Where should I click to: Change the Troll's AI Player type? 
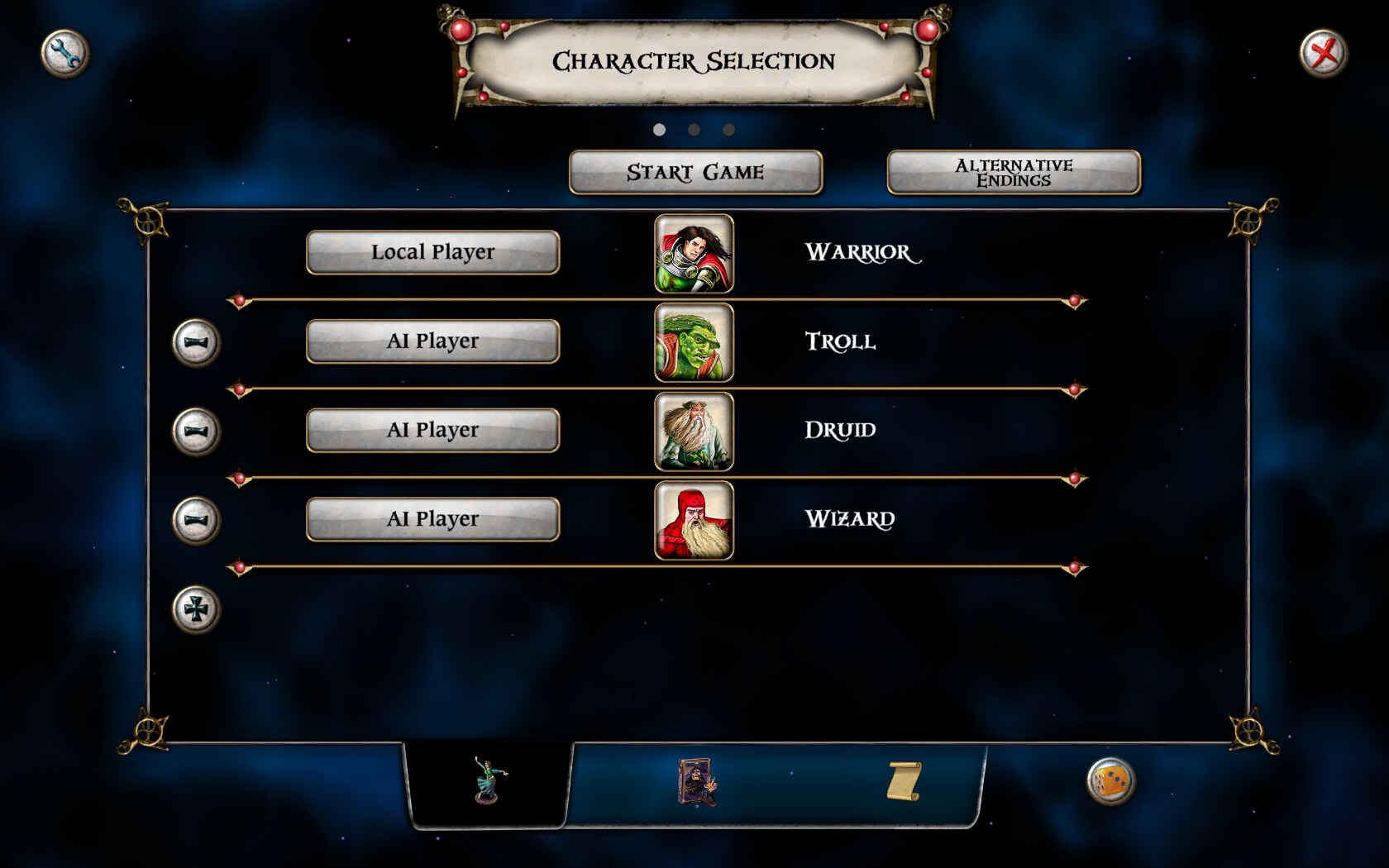tap(432, 341)
